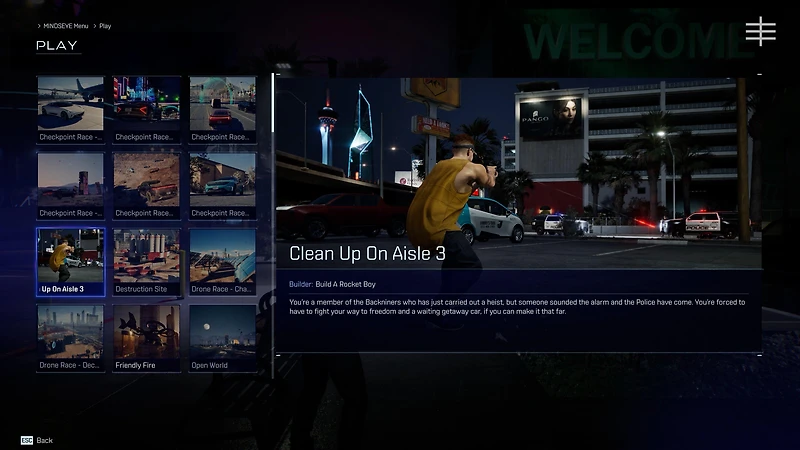The image size is (800, 450).
Task: Choose the Friendly Fire mission
Action: [x=146, y=338]
